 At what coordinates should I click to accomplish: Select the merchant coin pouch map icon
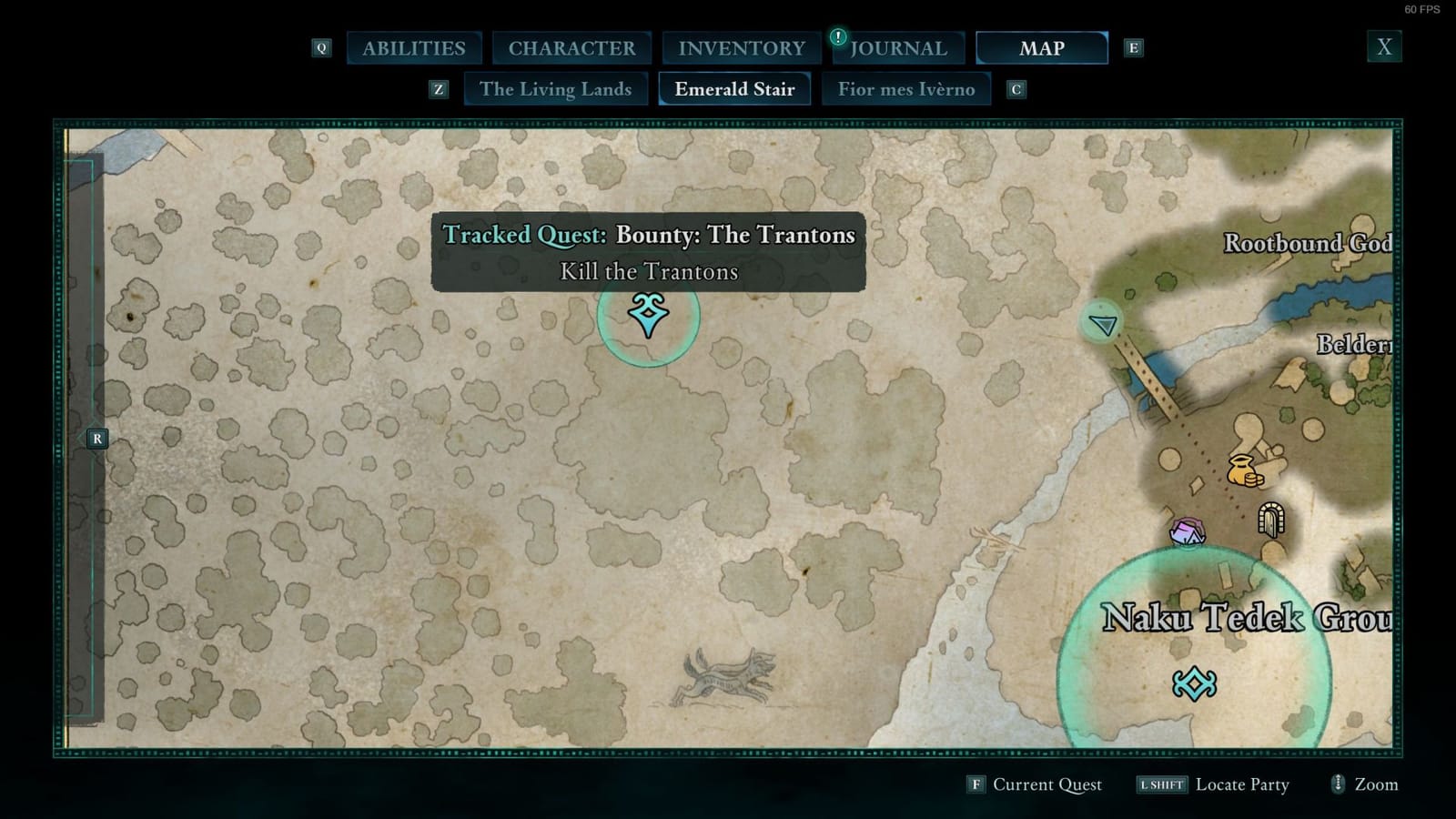[1243, 470]
